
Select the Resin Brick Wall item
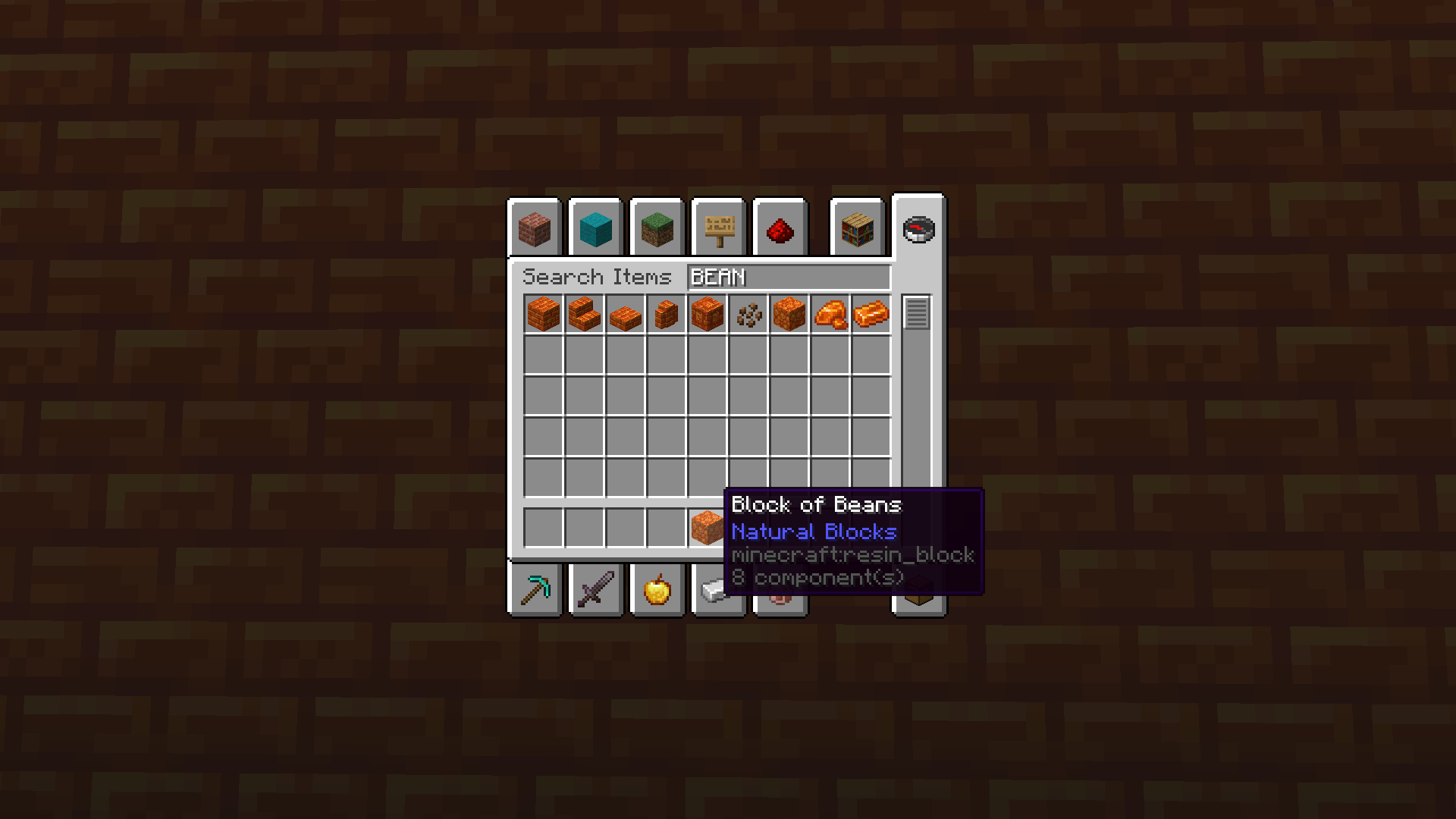[665, 315]
